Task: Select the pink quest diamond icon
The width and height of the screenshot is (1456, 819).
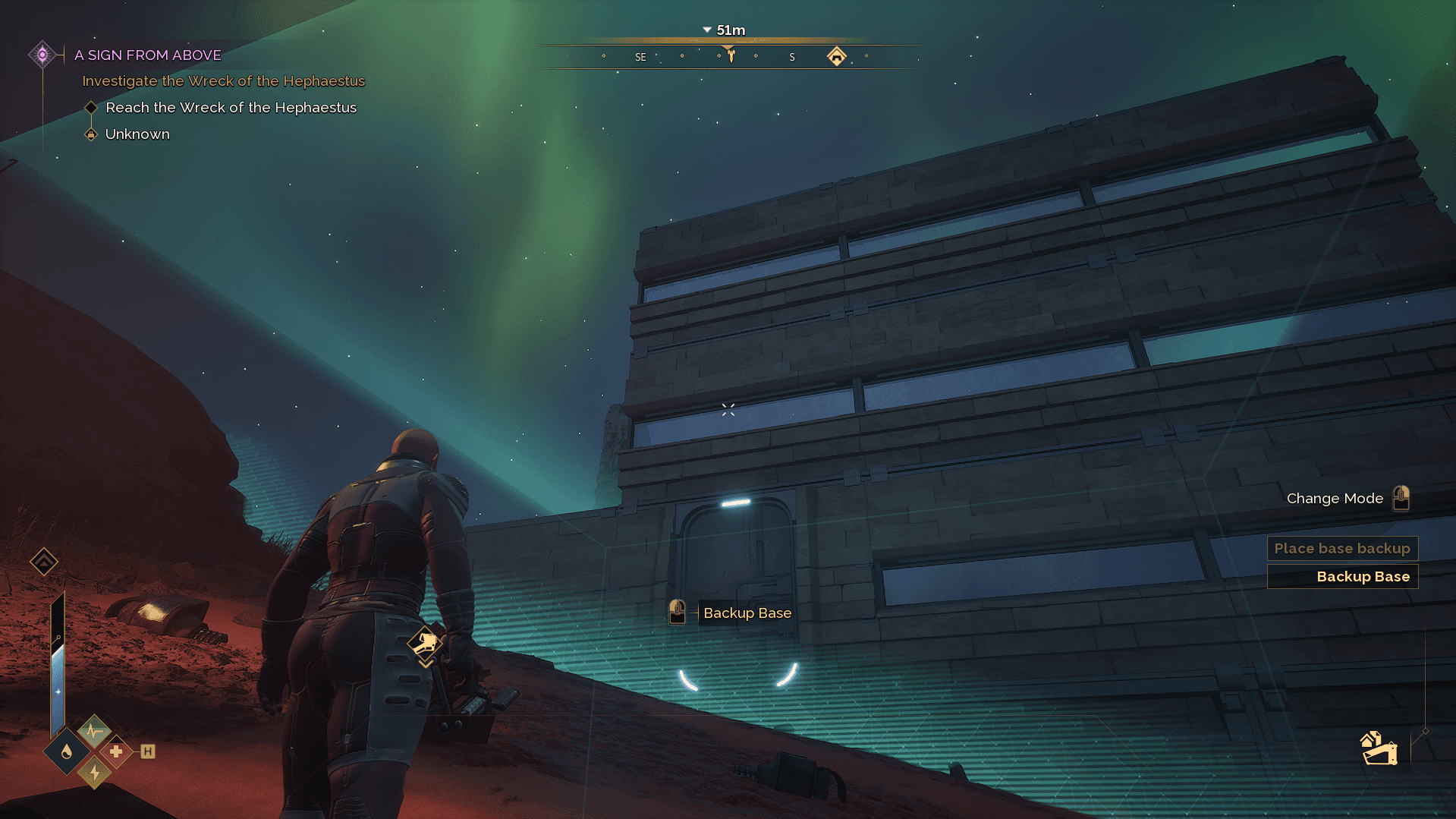Action: coord(42,55)
